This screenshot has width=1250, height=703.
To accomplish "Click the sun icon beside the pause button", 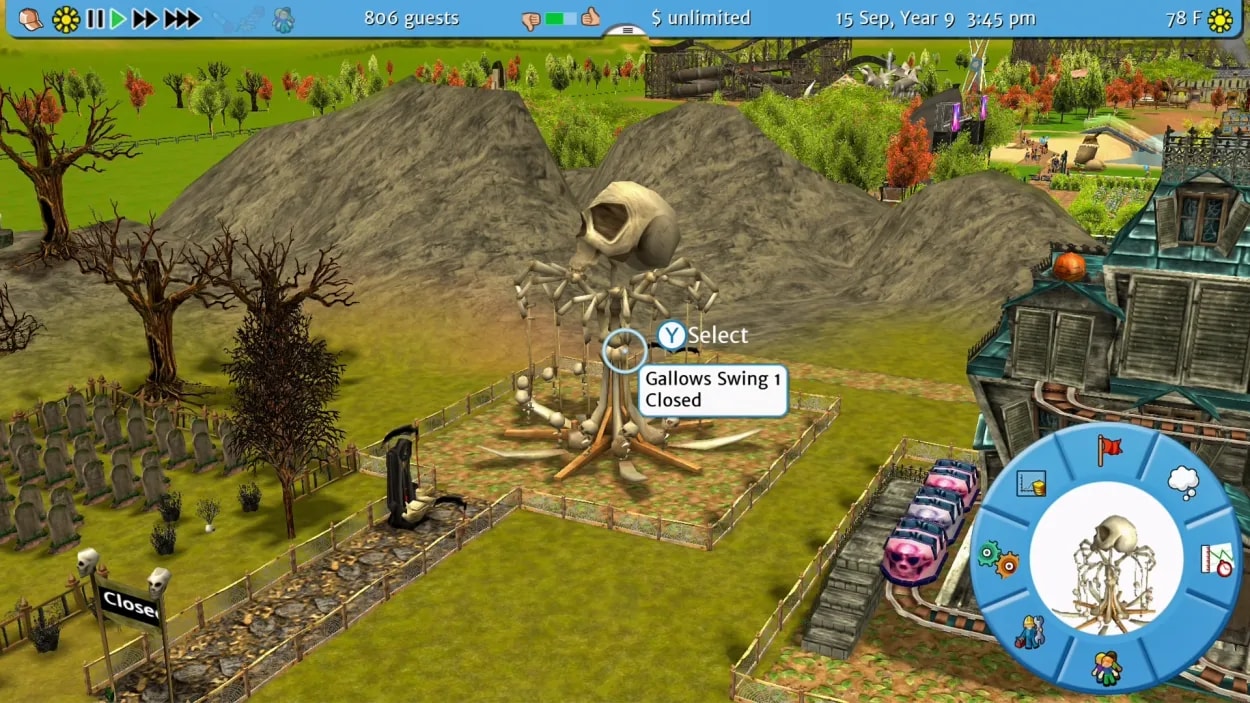I will pyautogui.click(x=66, y=18).
